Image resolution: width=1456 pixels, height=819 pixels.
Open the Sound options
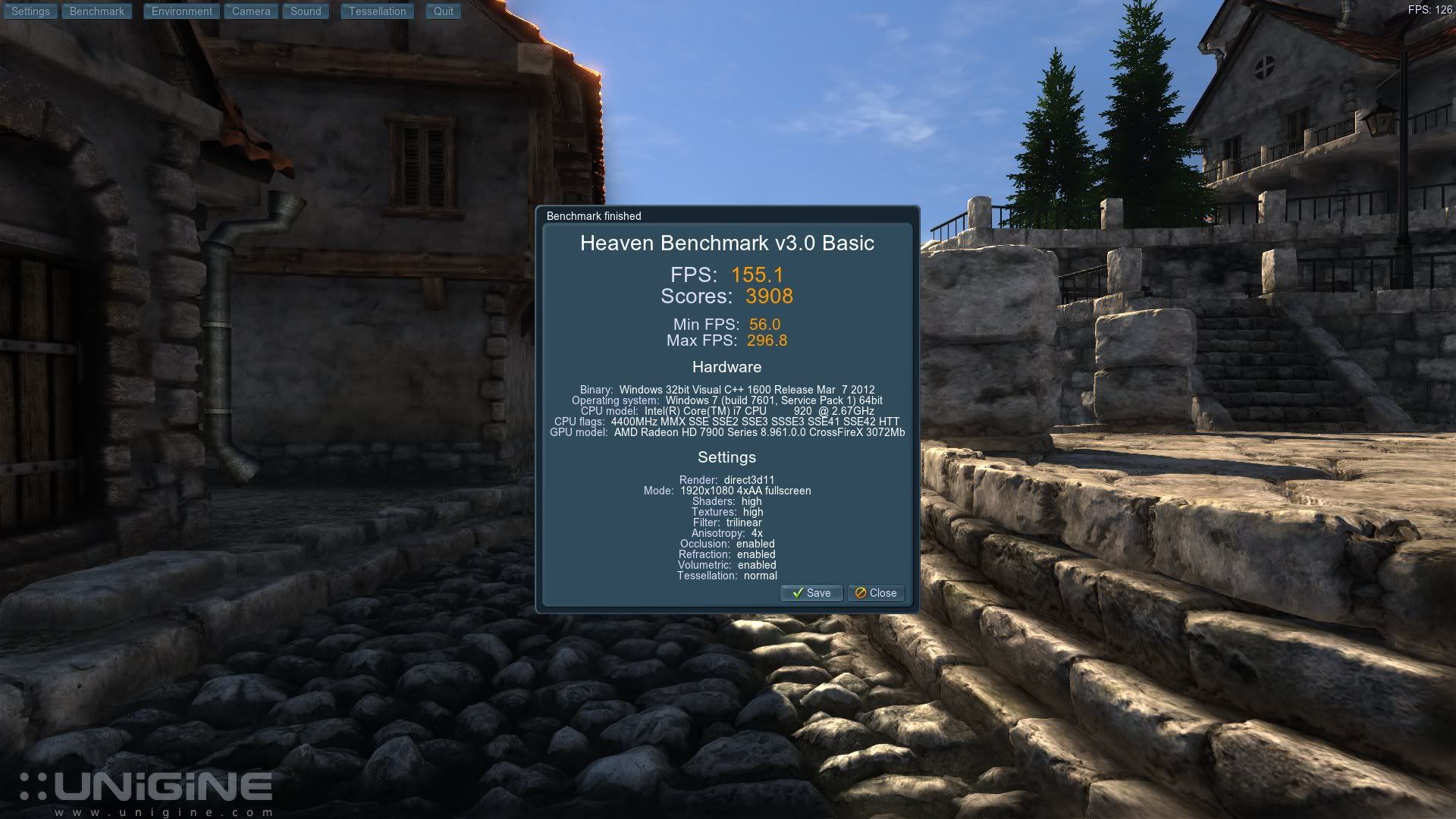point(306,11)
